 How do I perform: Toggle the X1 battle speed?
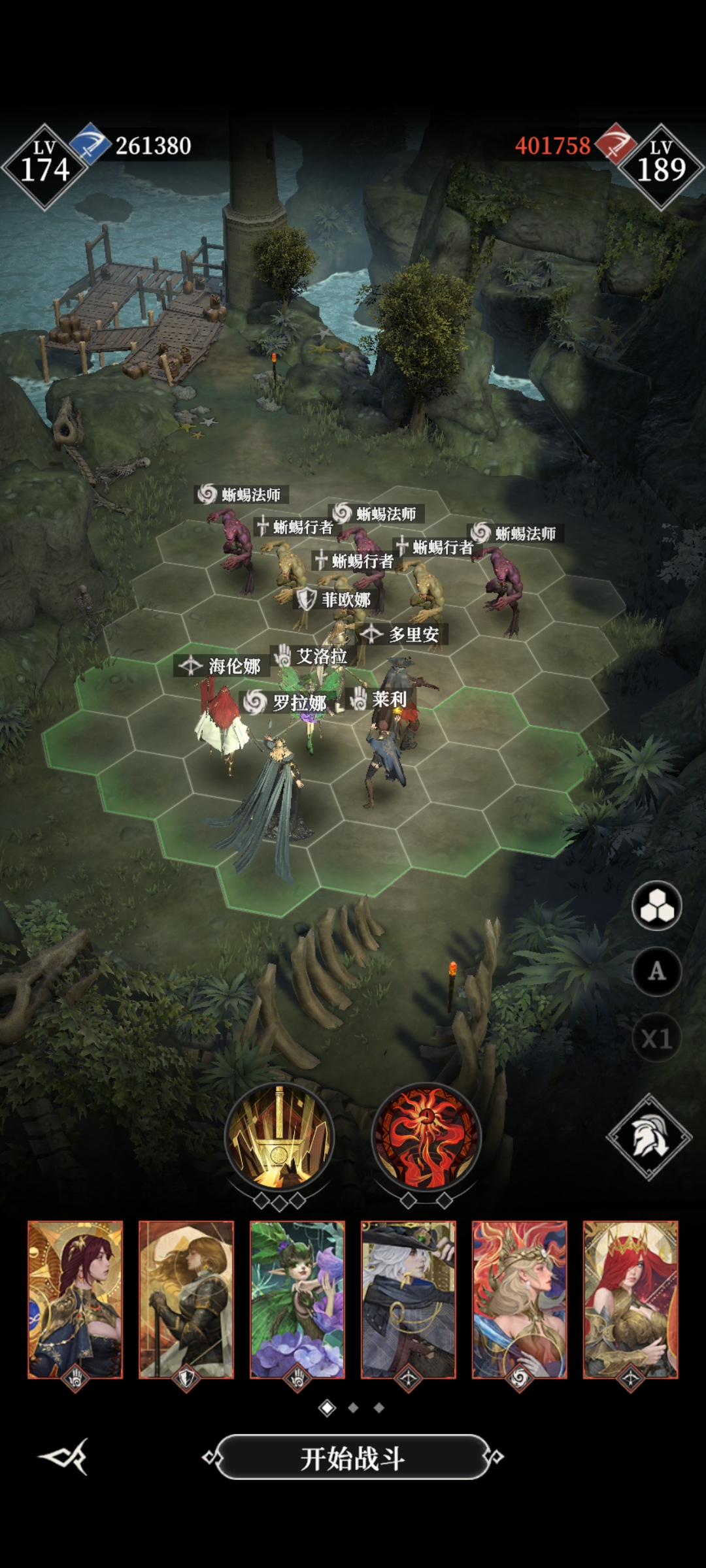656,1038
